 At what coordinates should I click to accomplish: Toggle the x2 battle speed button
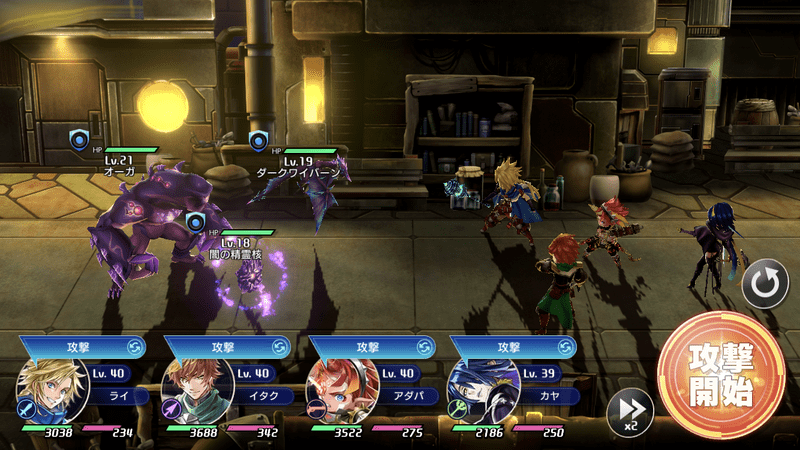[x=630, y=411]
